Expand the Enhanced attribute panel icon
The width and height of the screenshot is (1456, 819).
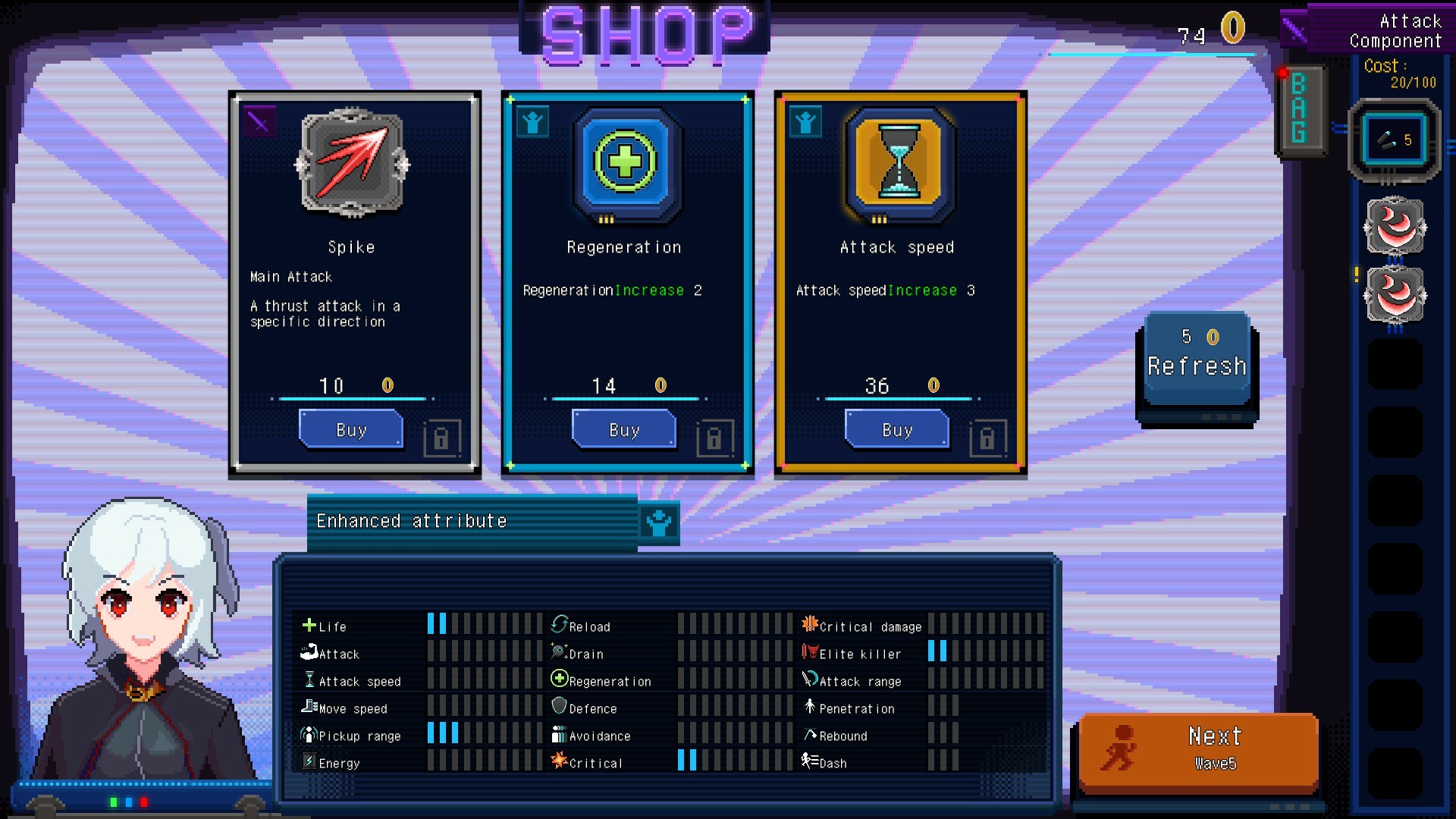(659, 521)
